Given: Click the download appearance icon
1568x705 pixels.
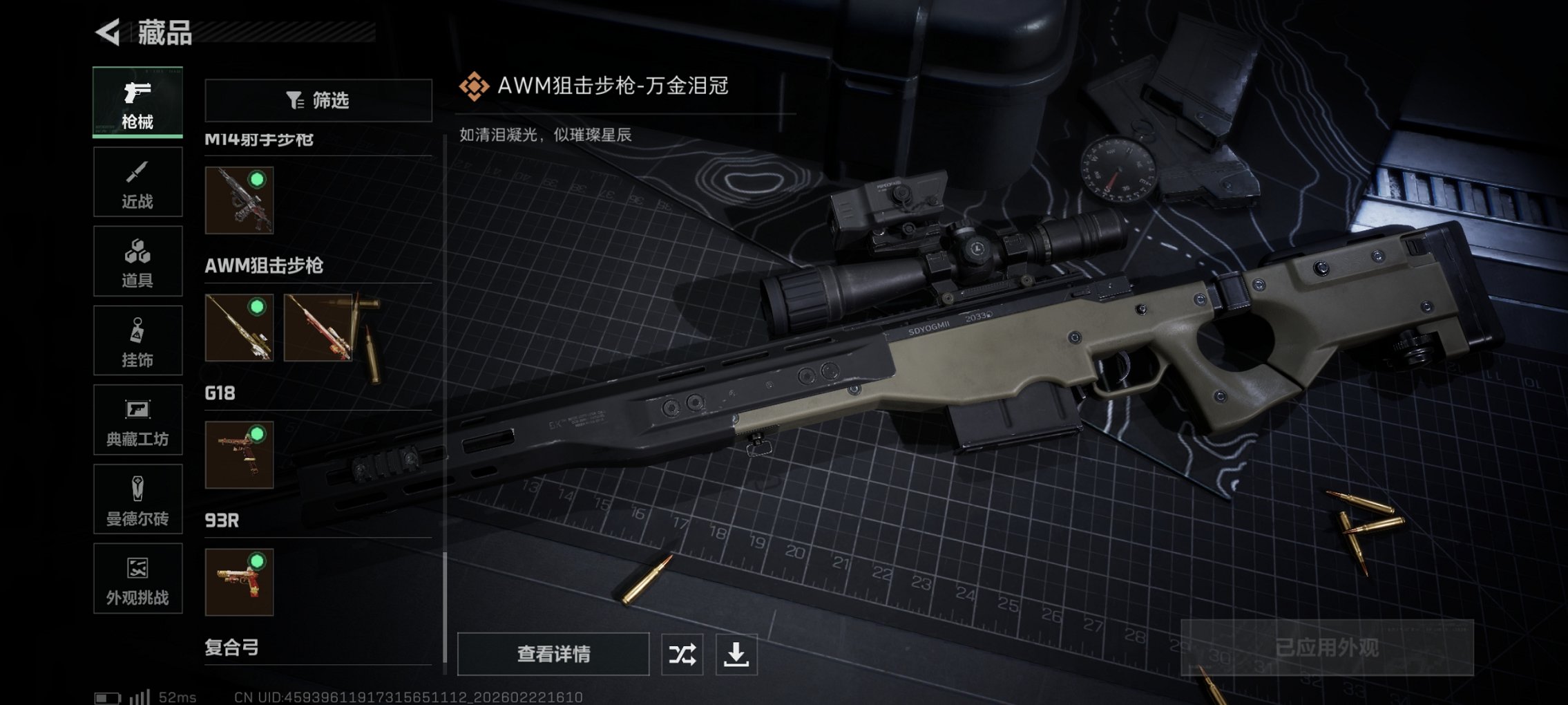Looking at the screenshot, I should pyautogui.click(x=738, y=652).
